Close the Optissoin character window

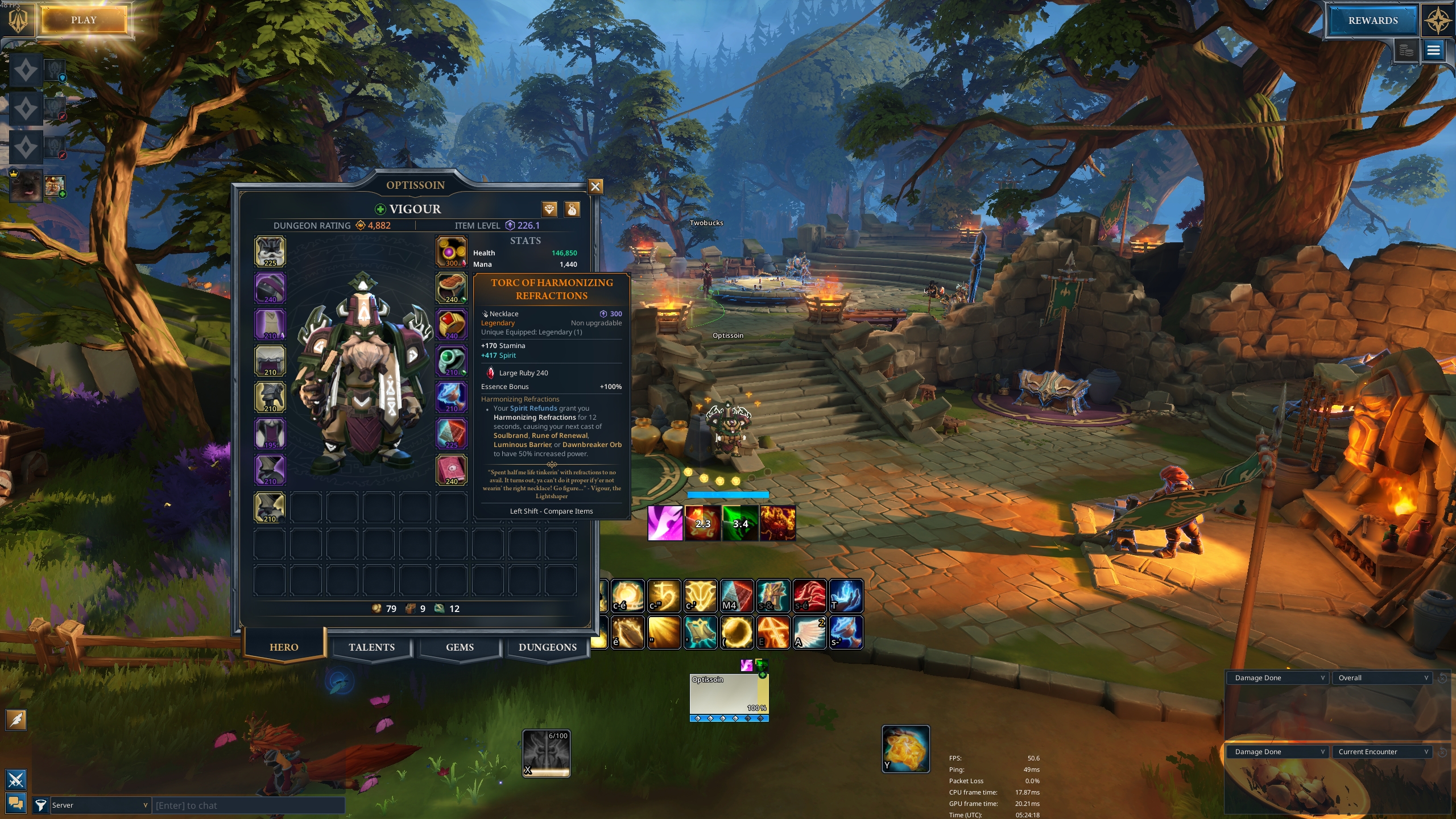point(595,187)
